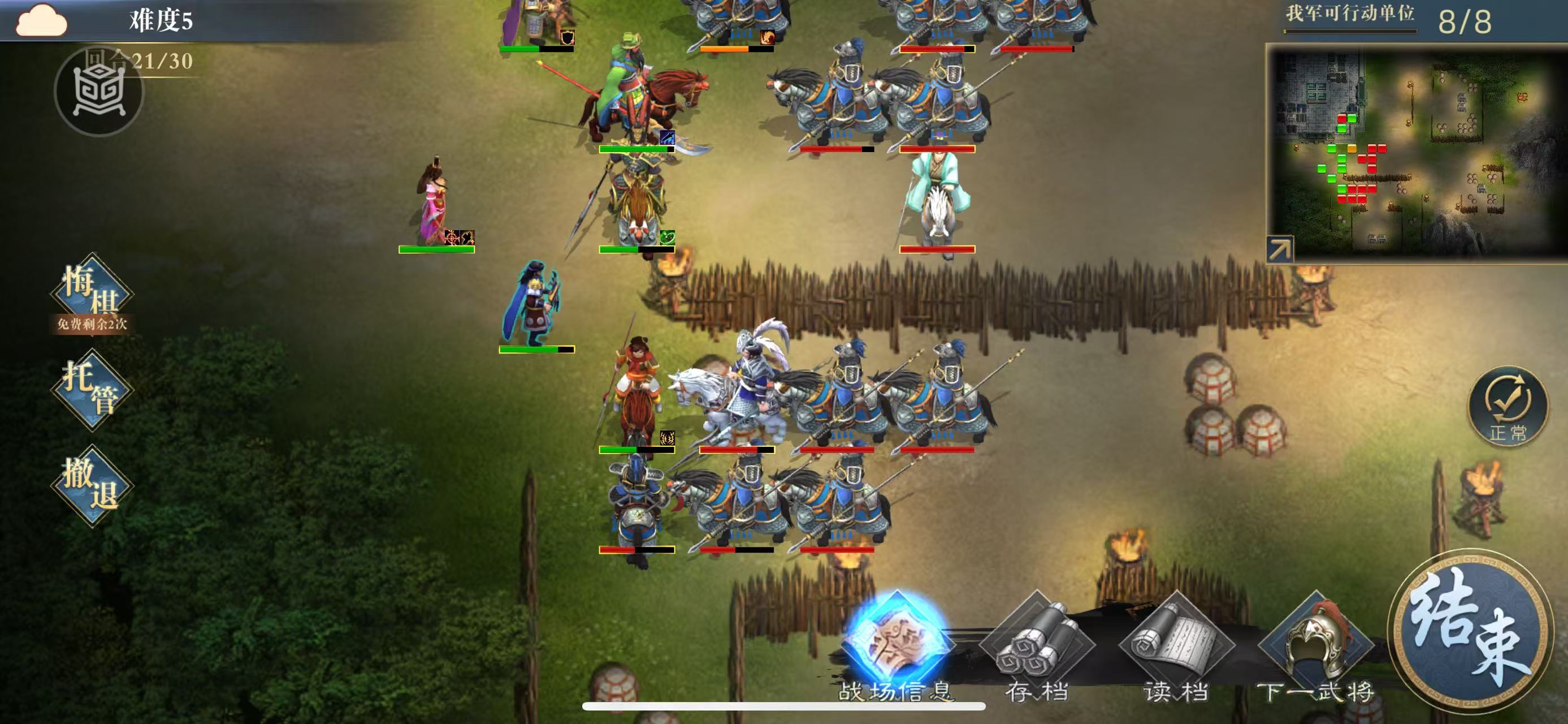Expand the minimap with arrow icon
Viewport: 1568px width, 724px height.
pos(1279,249)
